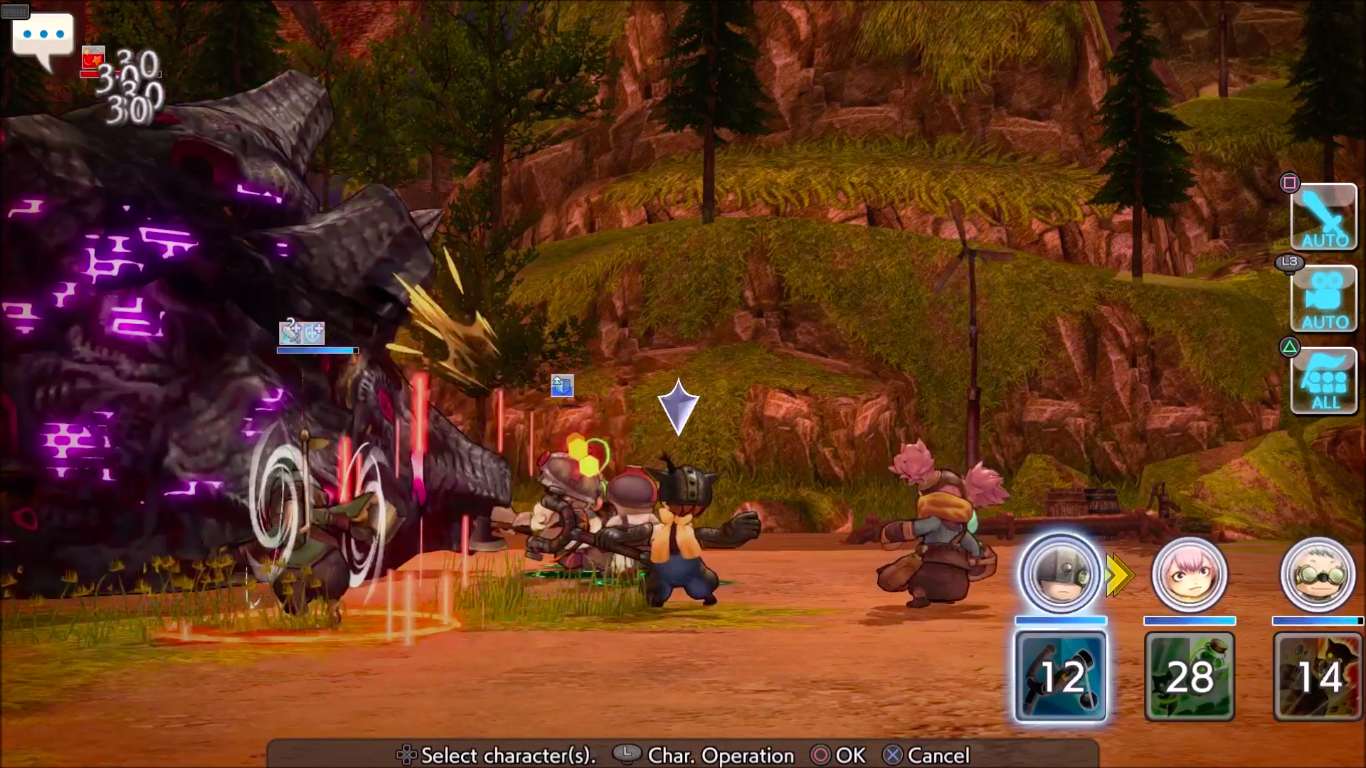Viewport: 1366px width, 768px height.
Task: Click the small blue status icon above the fighters
Action: coord(562,387)
